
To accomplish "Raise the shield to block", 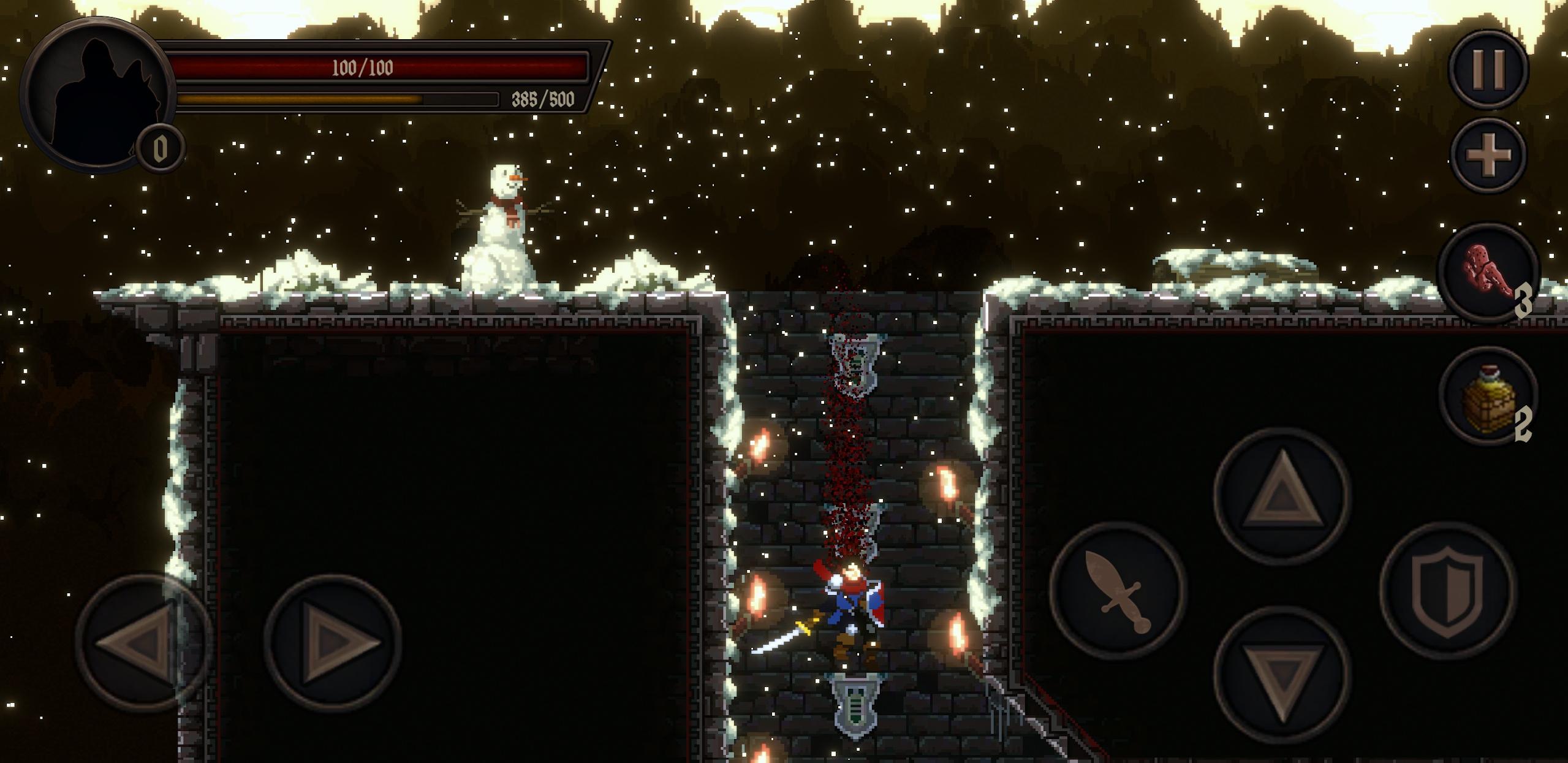I will (x=1447, y=590).
